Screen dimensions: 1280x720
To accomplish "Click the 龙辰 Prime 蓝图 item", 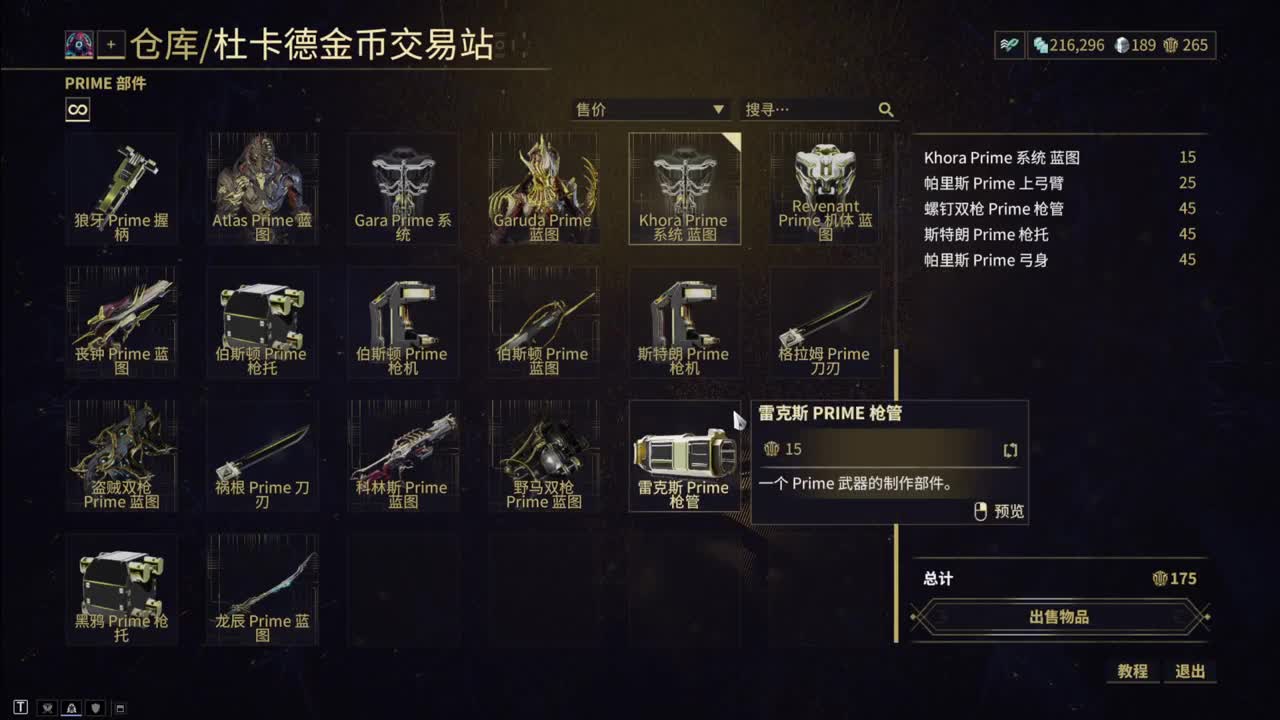I will [x=262, y=590].
